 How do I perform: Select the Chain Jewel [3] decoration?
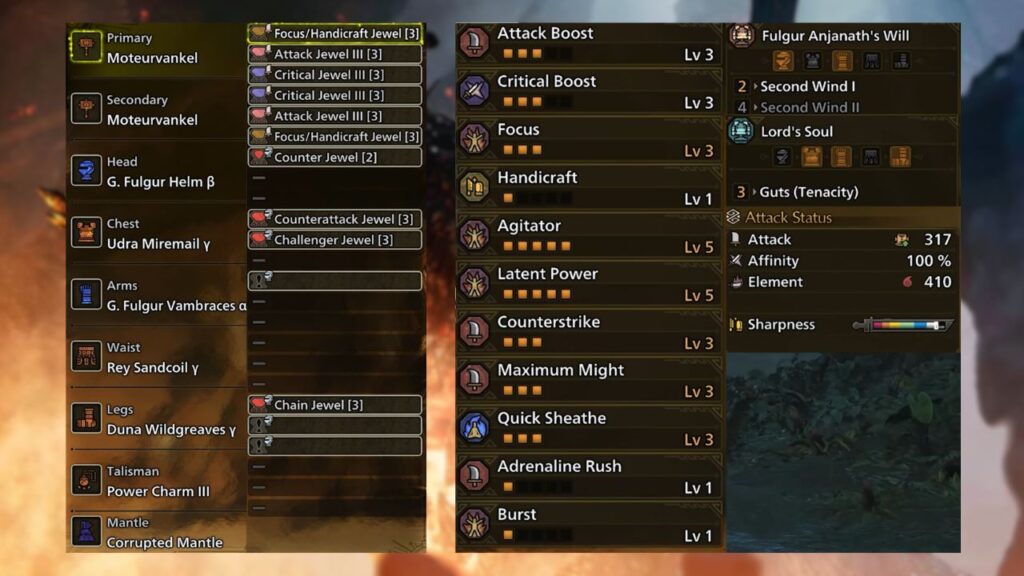pyautogui.click(x=334, y=405)
